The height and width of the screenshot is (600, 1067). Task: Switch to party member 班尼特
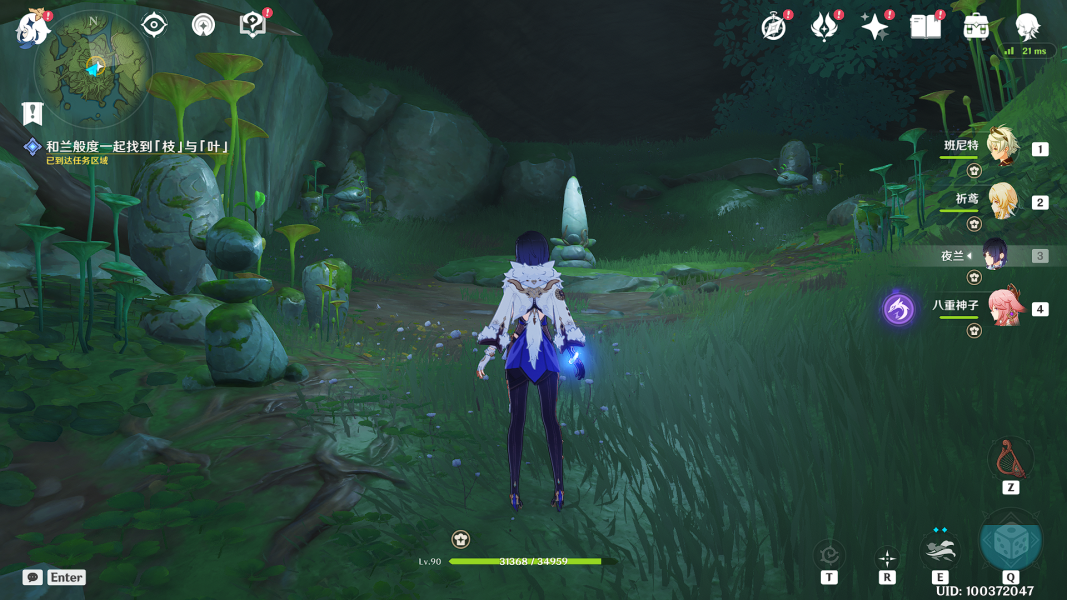[x=1001, y=148]
